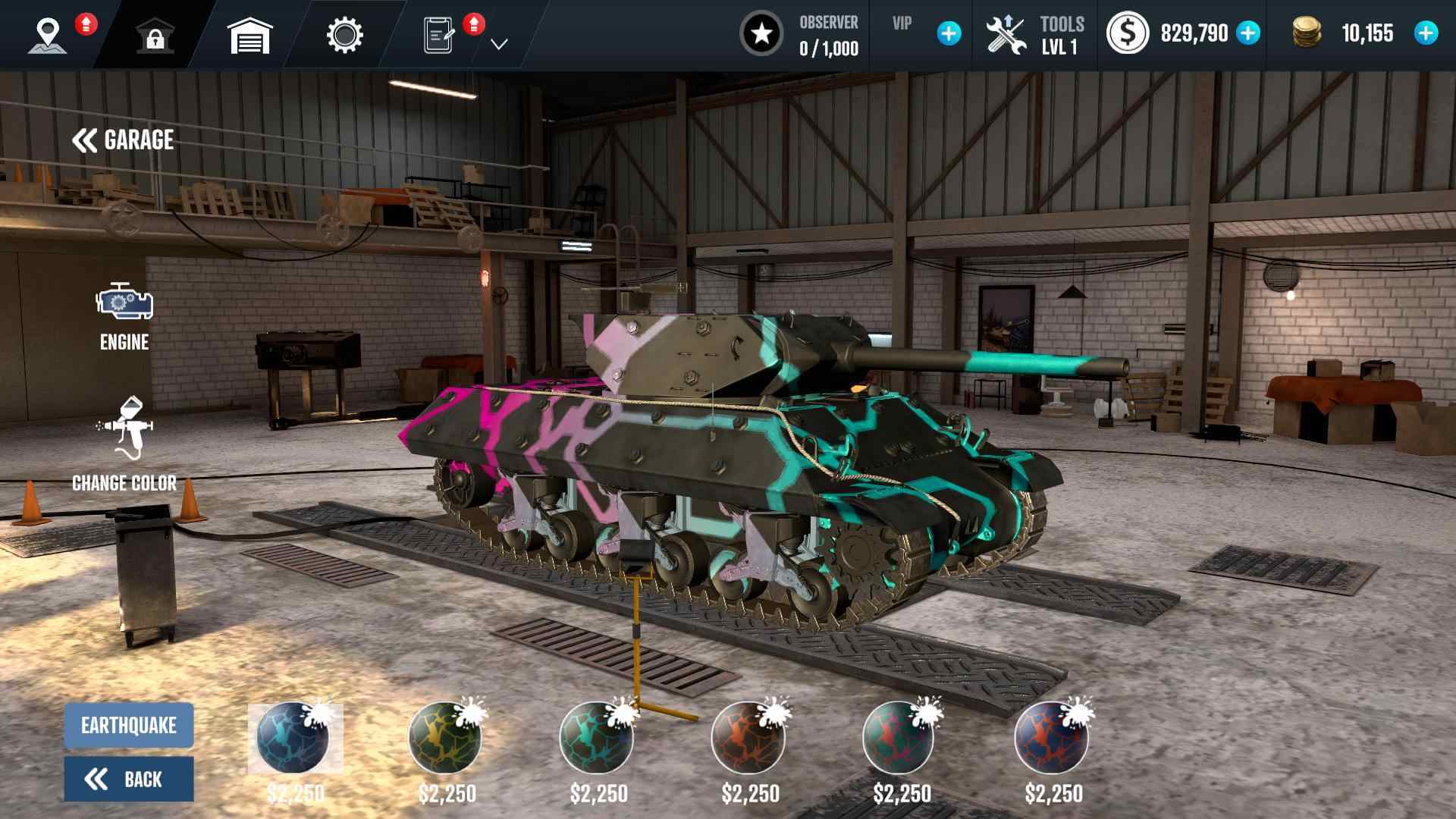1456x819 pixels.
Task: Choose the orange-on-brown cracked paint swatch
Action: pos(748,738)
